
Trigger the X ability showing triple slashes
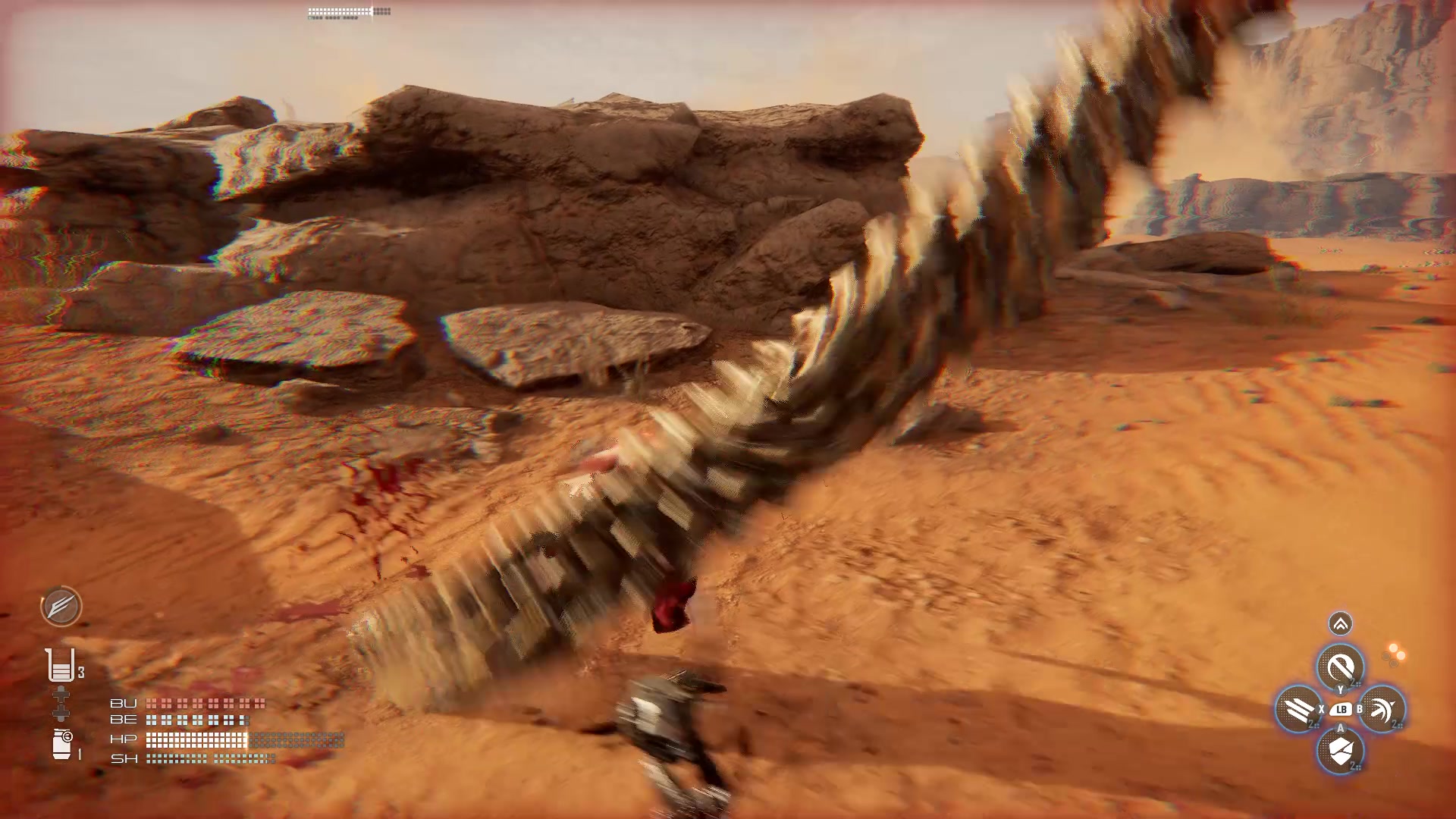[x=1297, y=710]
